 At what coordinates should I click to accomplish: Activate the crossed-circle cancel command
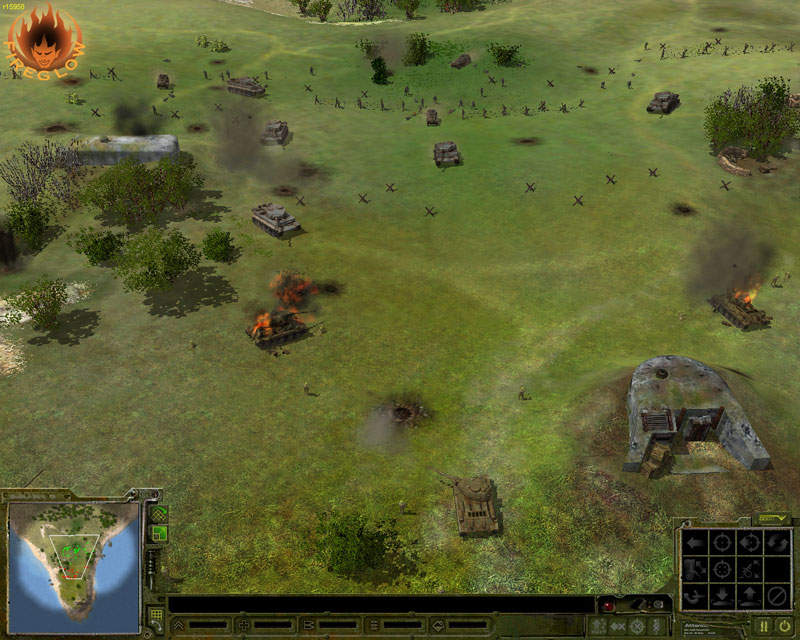(776, 597)
